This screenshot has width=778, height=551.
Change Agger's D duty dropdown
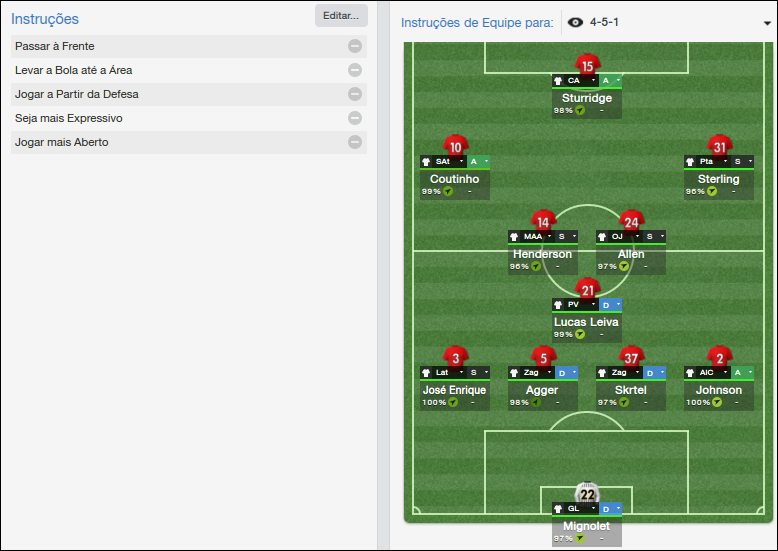click(566, 373)
